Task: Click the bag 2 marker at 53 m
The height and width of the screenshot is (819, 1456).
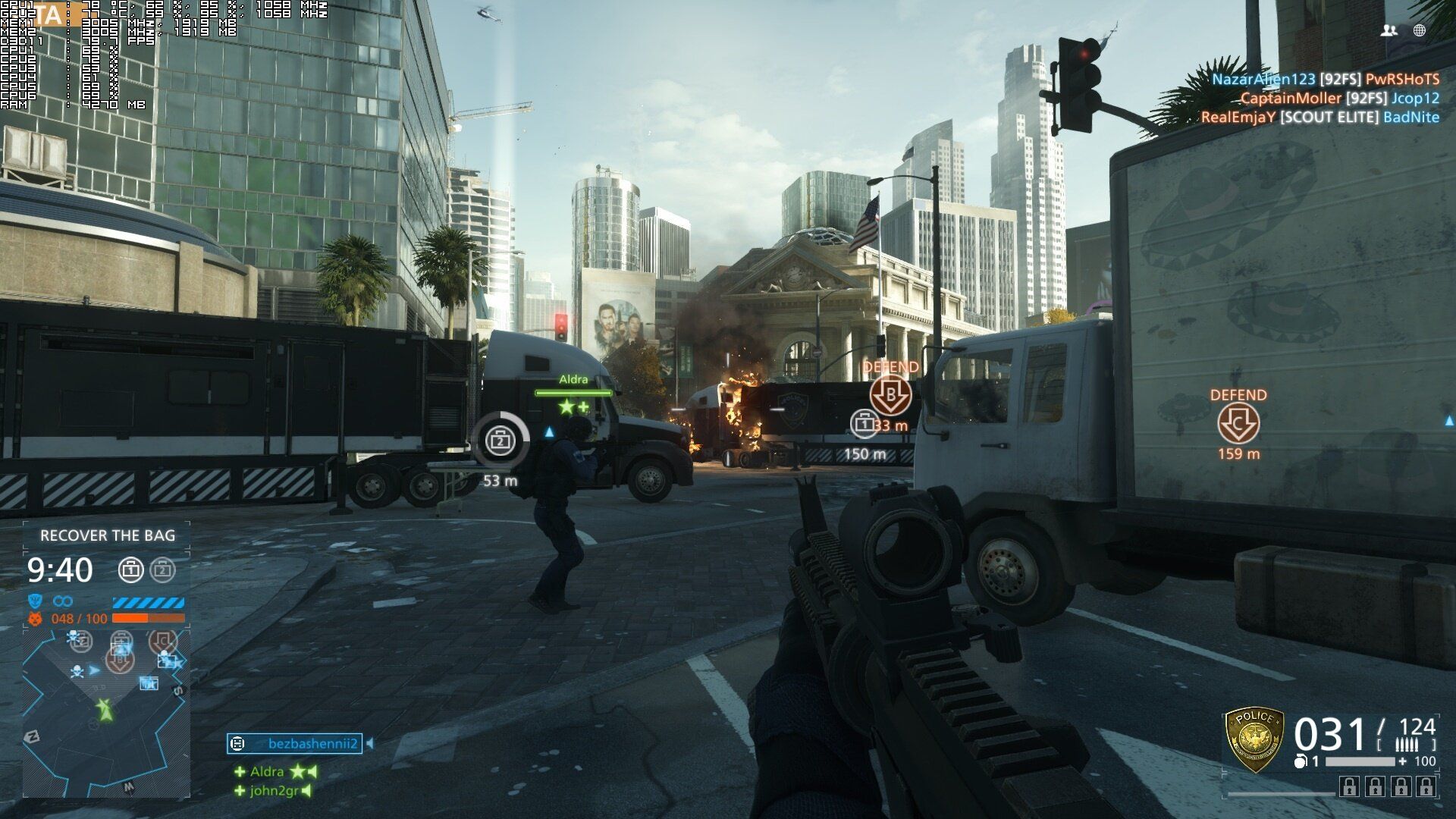Action: tap(500, 440)
